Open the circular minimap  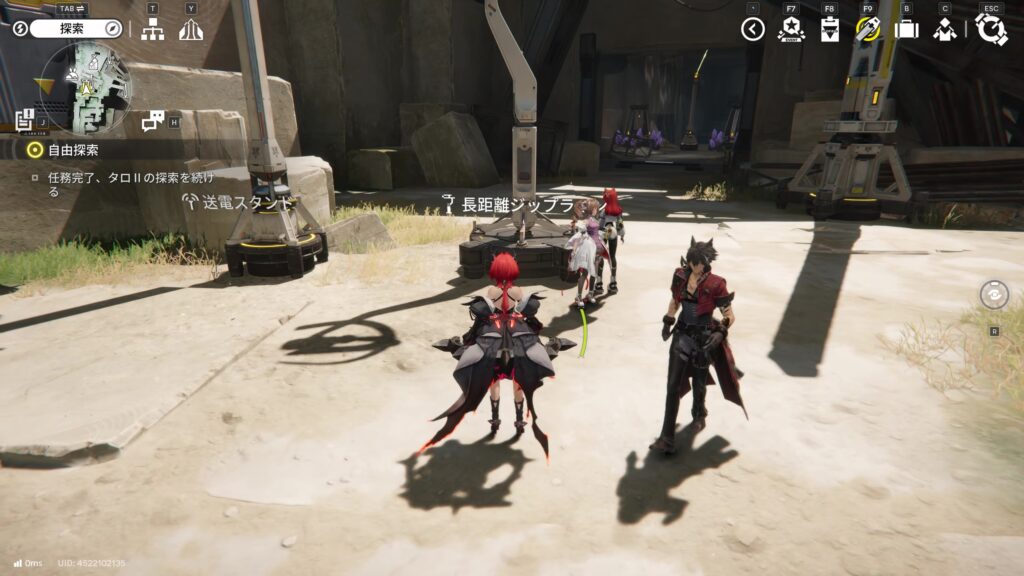click(85, 88)
